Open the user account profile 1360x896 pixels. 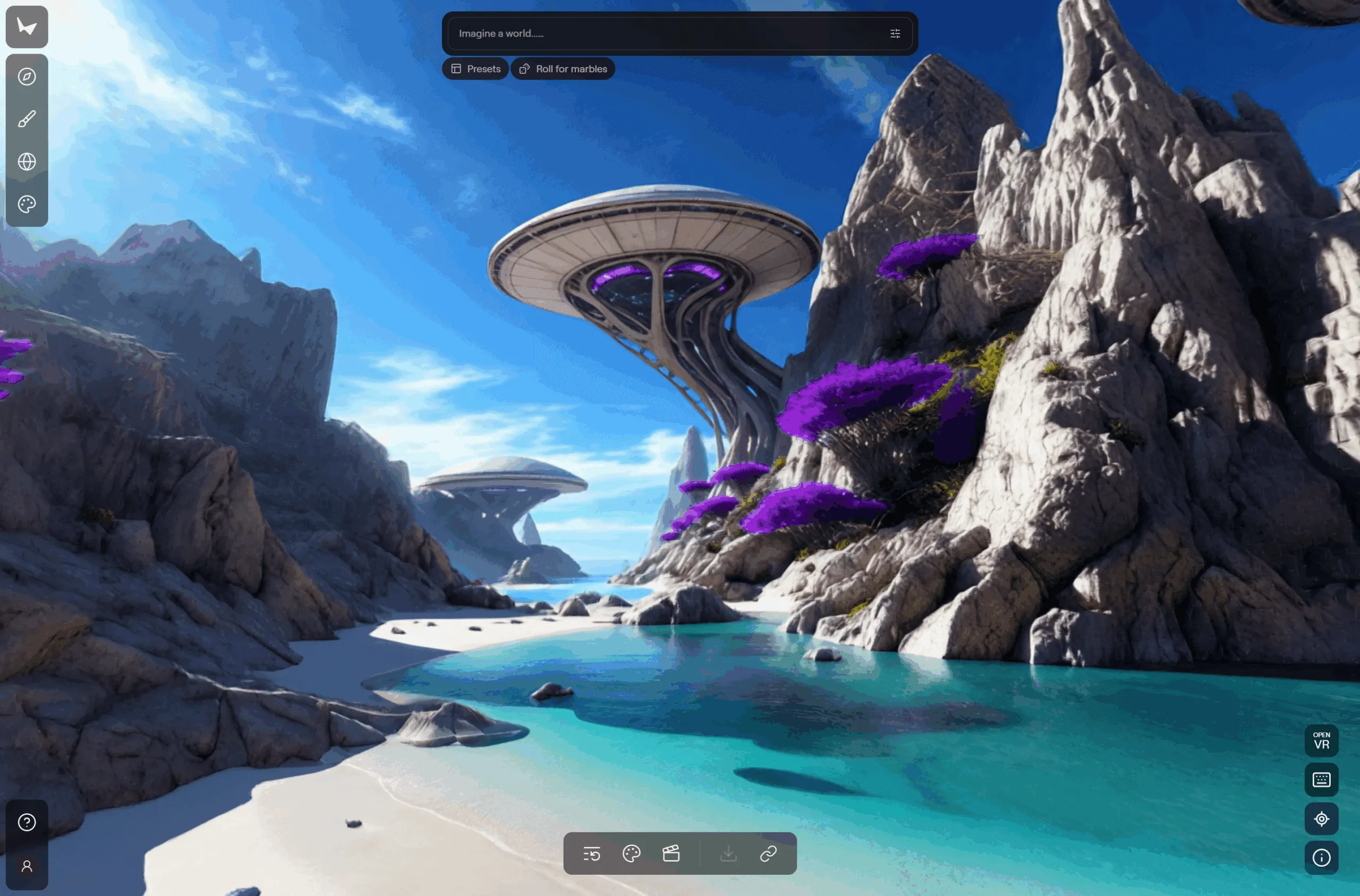[x=27, y=866]
